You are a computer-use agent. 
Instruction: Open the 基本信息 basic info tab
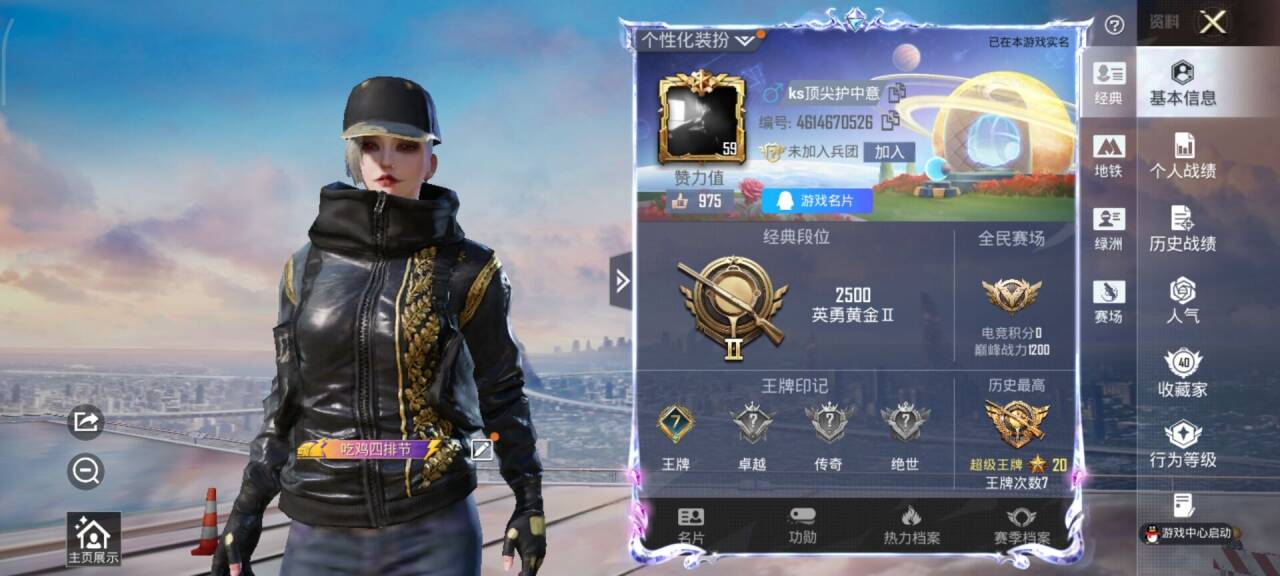pos(1182,83)
